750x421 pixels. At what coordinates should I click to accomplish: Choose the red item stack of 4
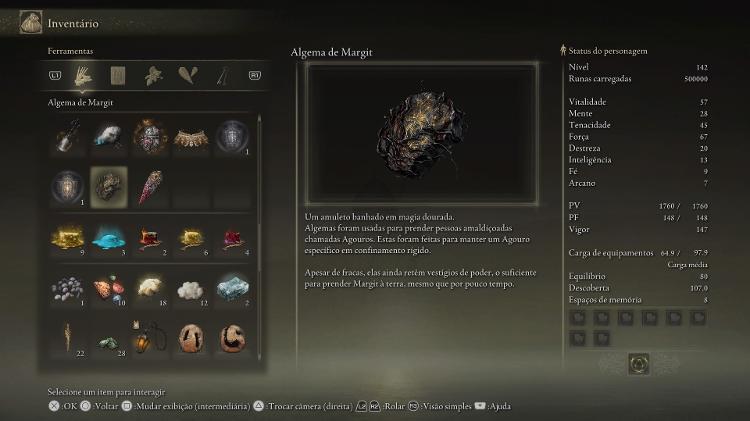pyautogui.click(x=231, y=238)
